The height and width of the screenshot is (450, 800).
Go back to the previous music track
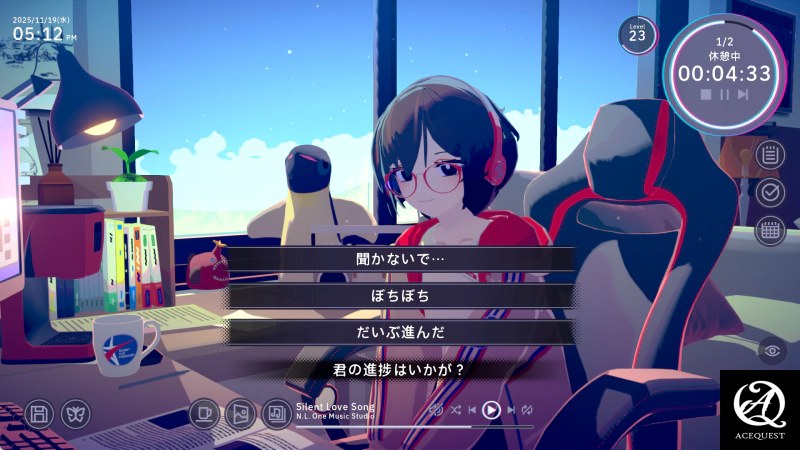tap(472, 410)
